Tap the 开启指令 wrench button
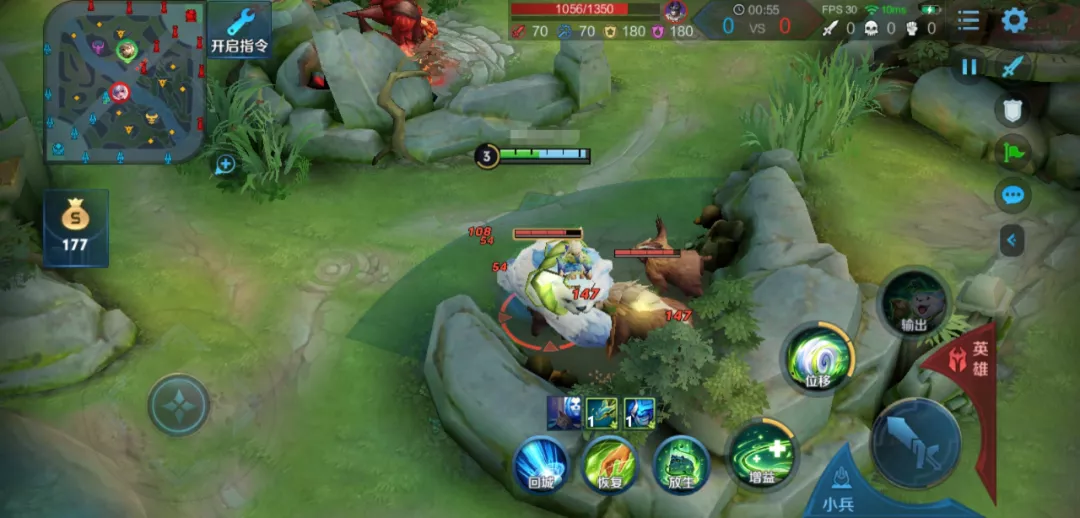Image resolution: width=1080 pixels, height=518 pixels. (240, 30)
